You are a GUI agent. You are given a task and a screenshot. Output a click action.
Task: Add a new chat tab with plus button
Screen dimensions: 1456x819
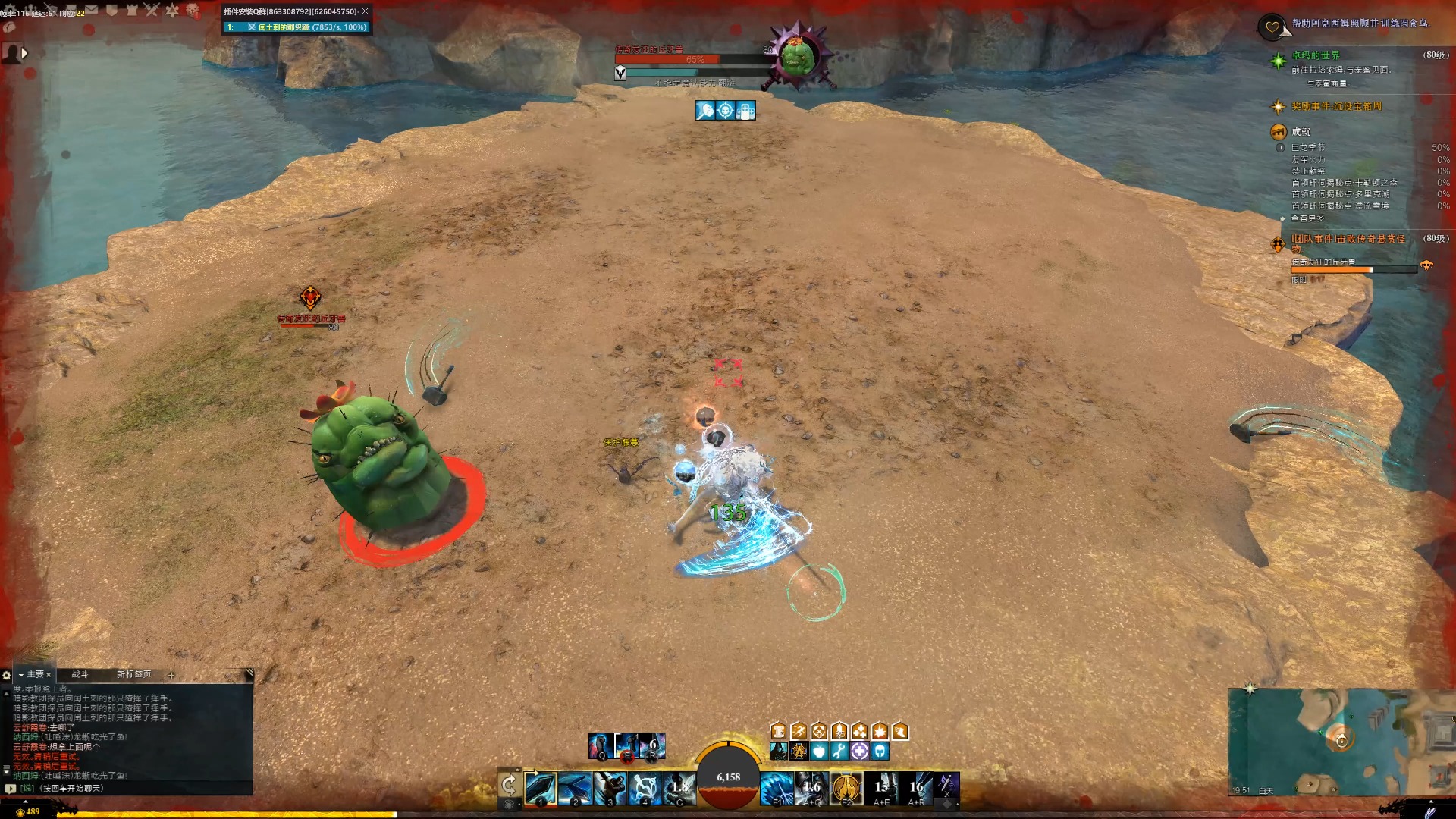coord(171,675)
